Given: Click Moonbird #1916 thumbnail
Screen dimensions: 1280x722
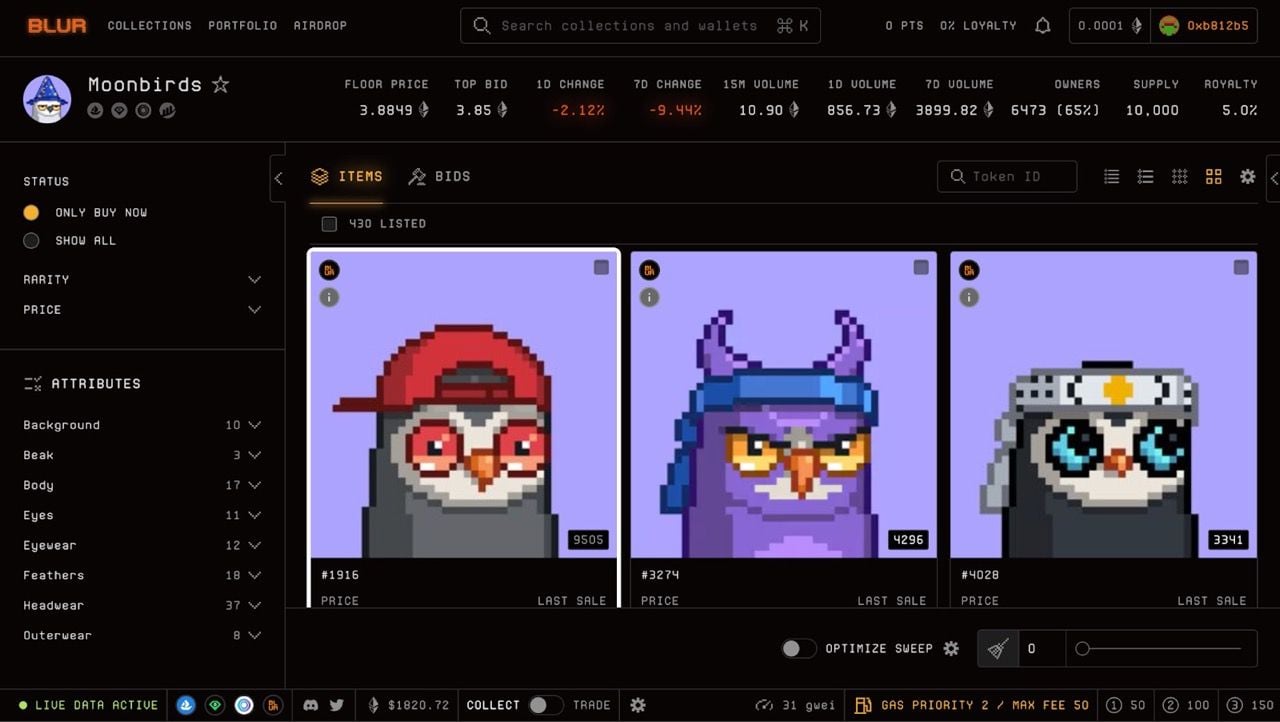Looking at the screenshot, I should click(x=462, y=405).
